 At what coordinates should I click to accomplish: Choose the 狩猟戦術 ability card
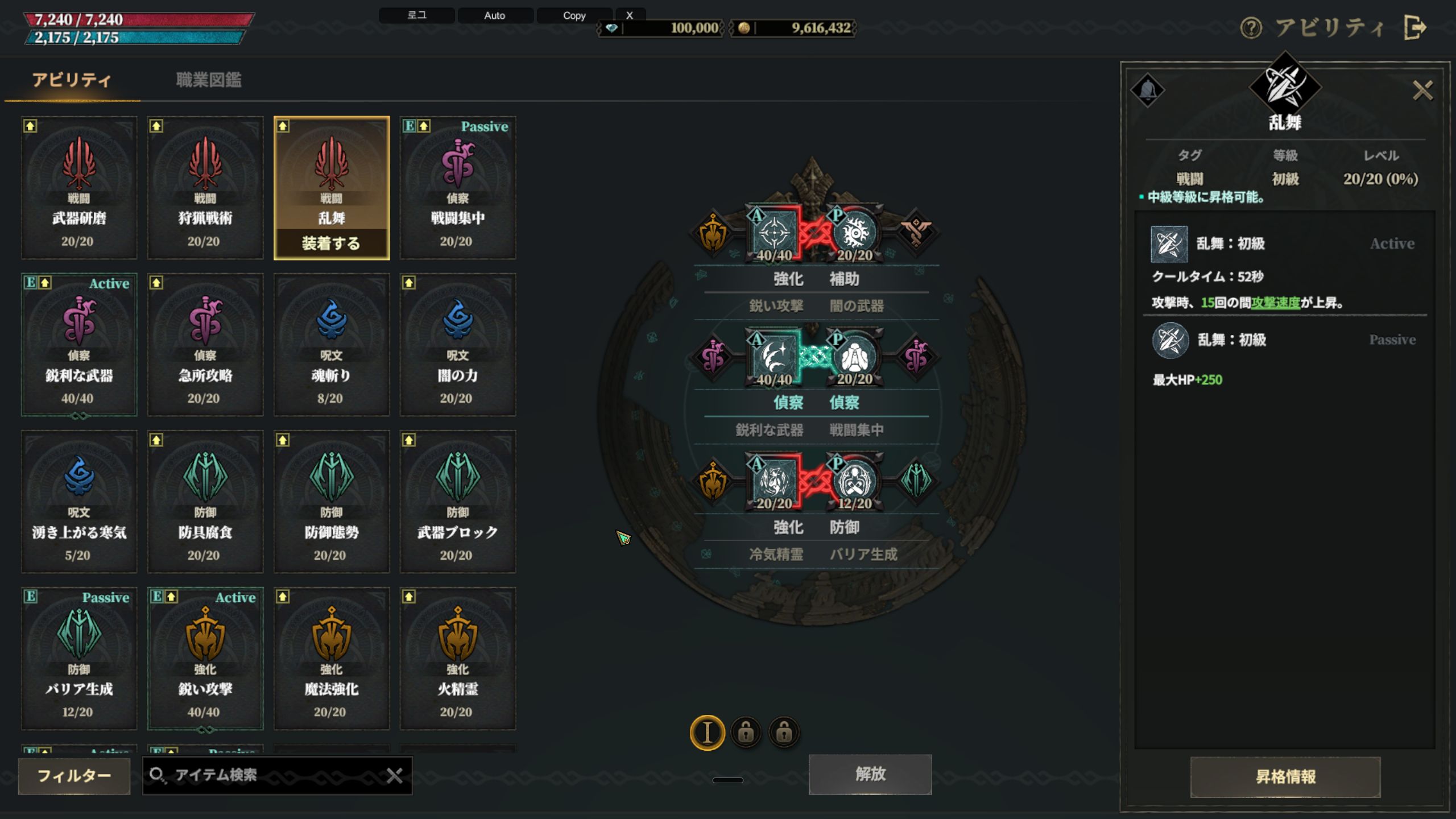pos(205,188)
